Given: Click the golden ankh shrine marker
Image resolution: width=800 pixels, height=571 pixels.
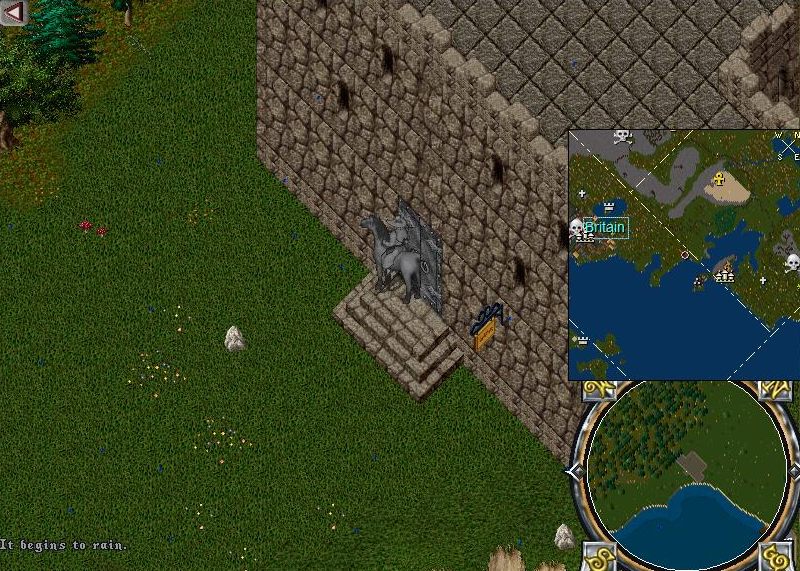Looking at the screenshot, I should 718,180.
